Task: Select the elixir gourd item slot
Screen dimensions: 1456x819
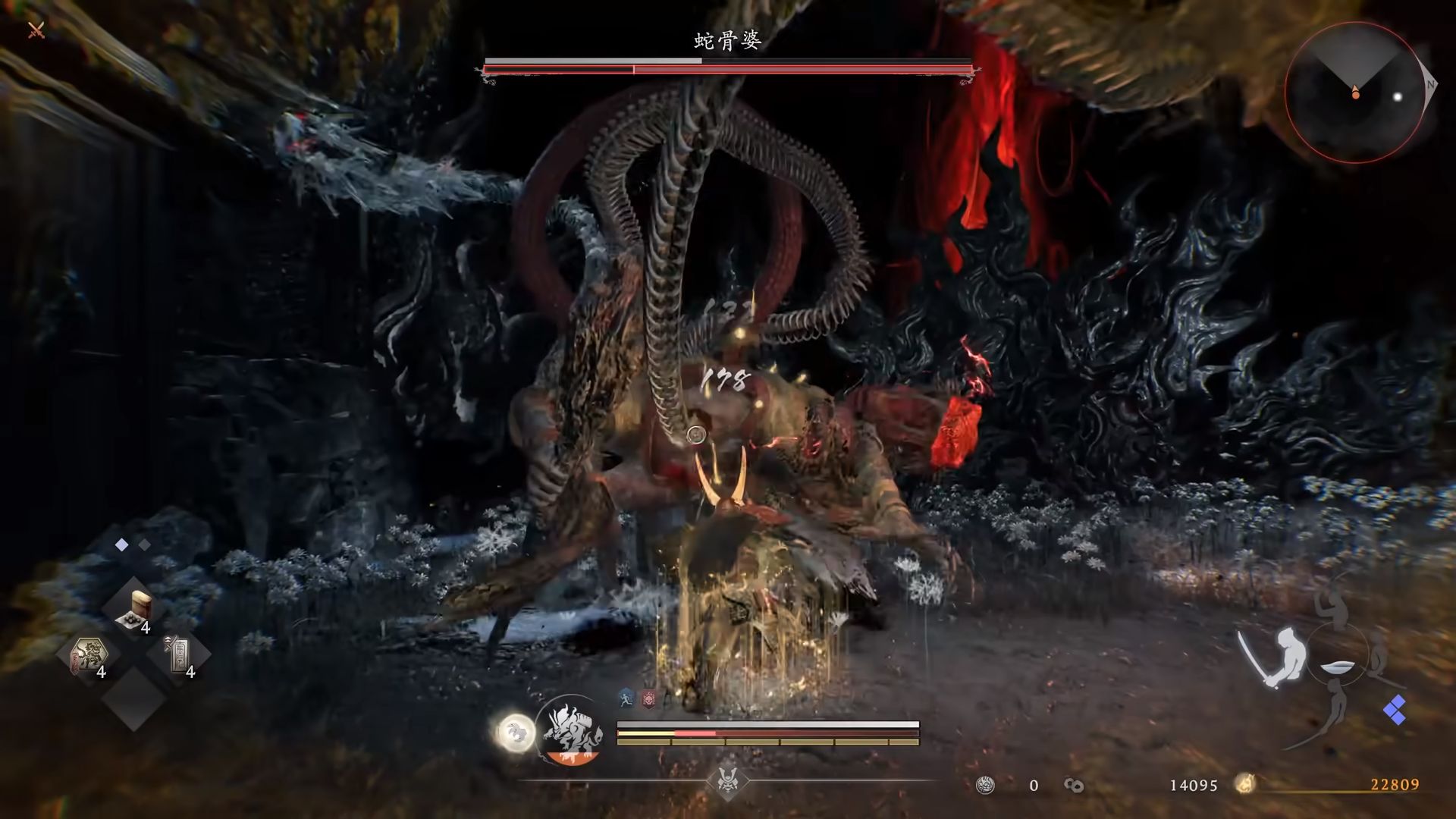Action: (x=135, y=611)
